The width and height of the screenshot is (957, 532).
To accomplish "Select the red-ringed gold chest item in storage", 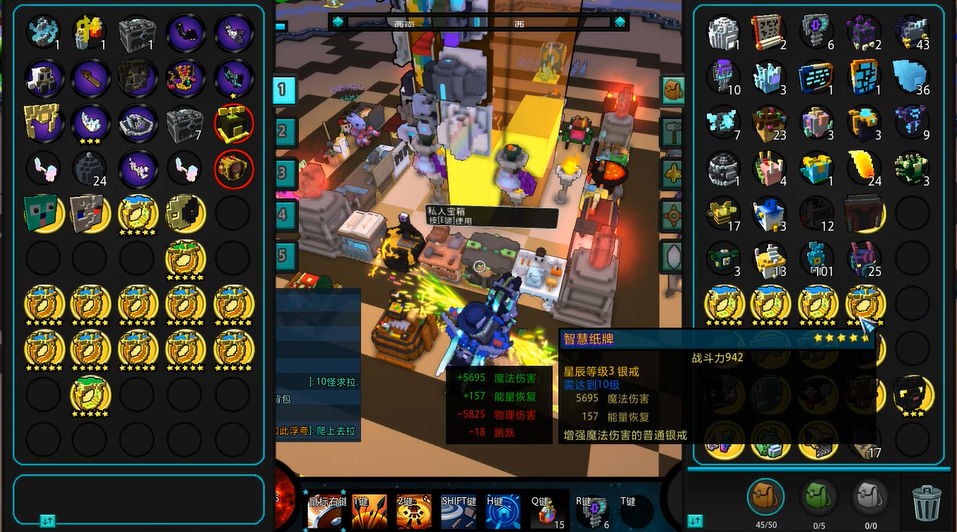I will pyautogui.click(x=234, y=168).
